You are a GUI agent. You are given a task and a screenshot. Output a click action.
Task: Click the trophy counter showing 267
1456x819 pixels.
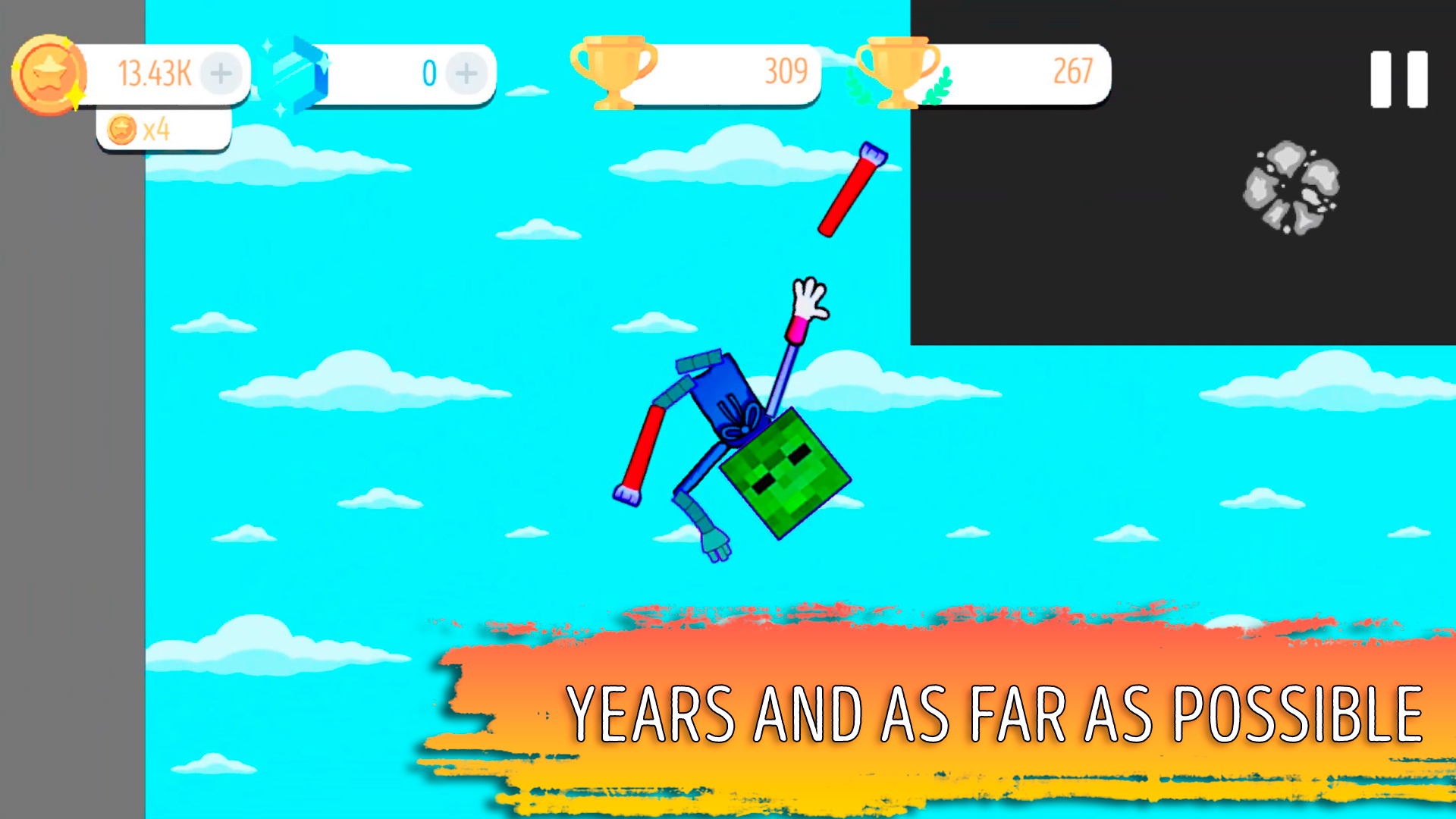pyautogui.click(x=1072, y=72)
